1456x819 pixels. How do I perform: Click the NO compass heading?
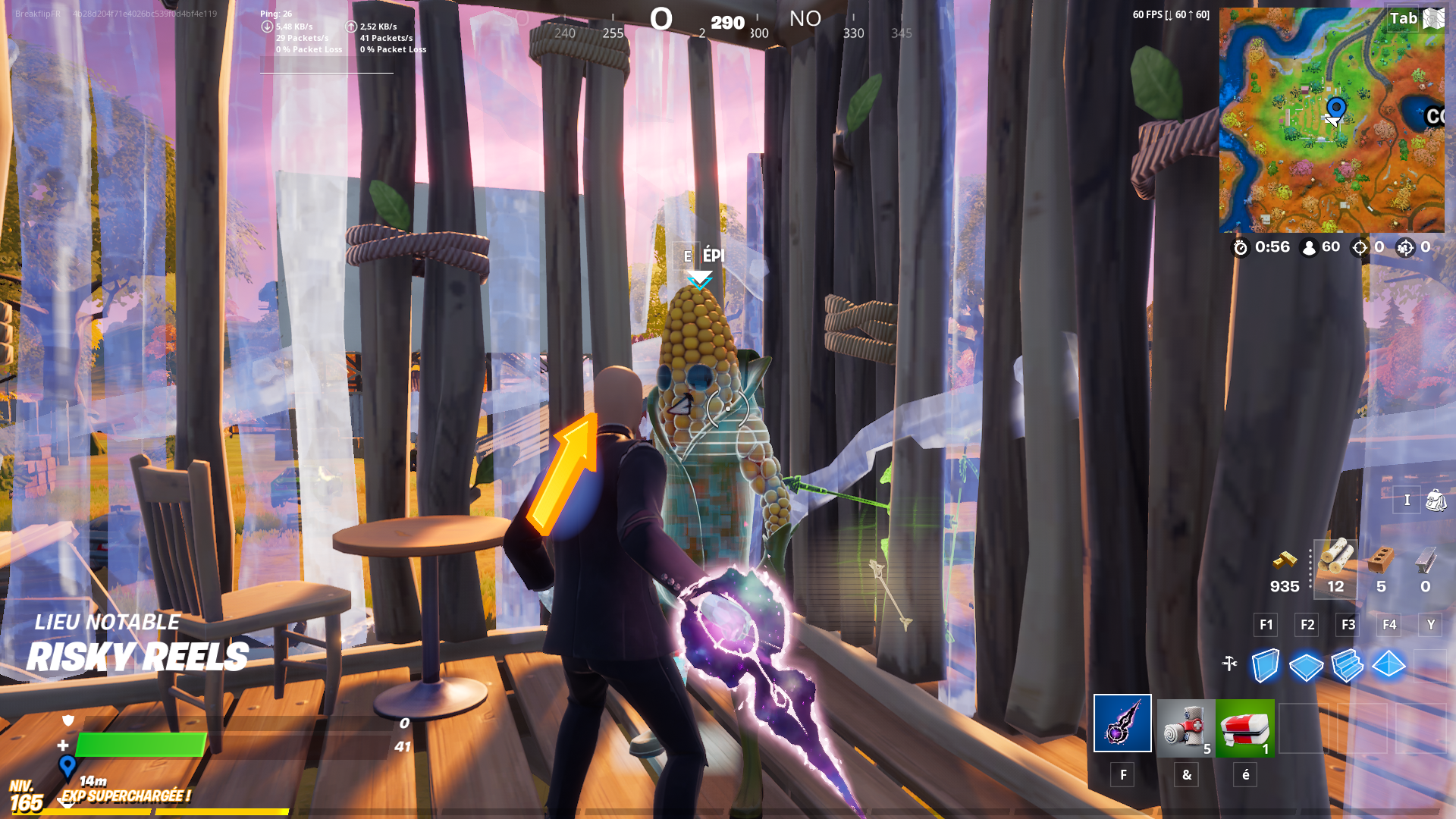click(x=805, y=19)
